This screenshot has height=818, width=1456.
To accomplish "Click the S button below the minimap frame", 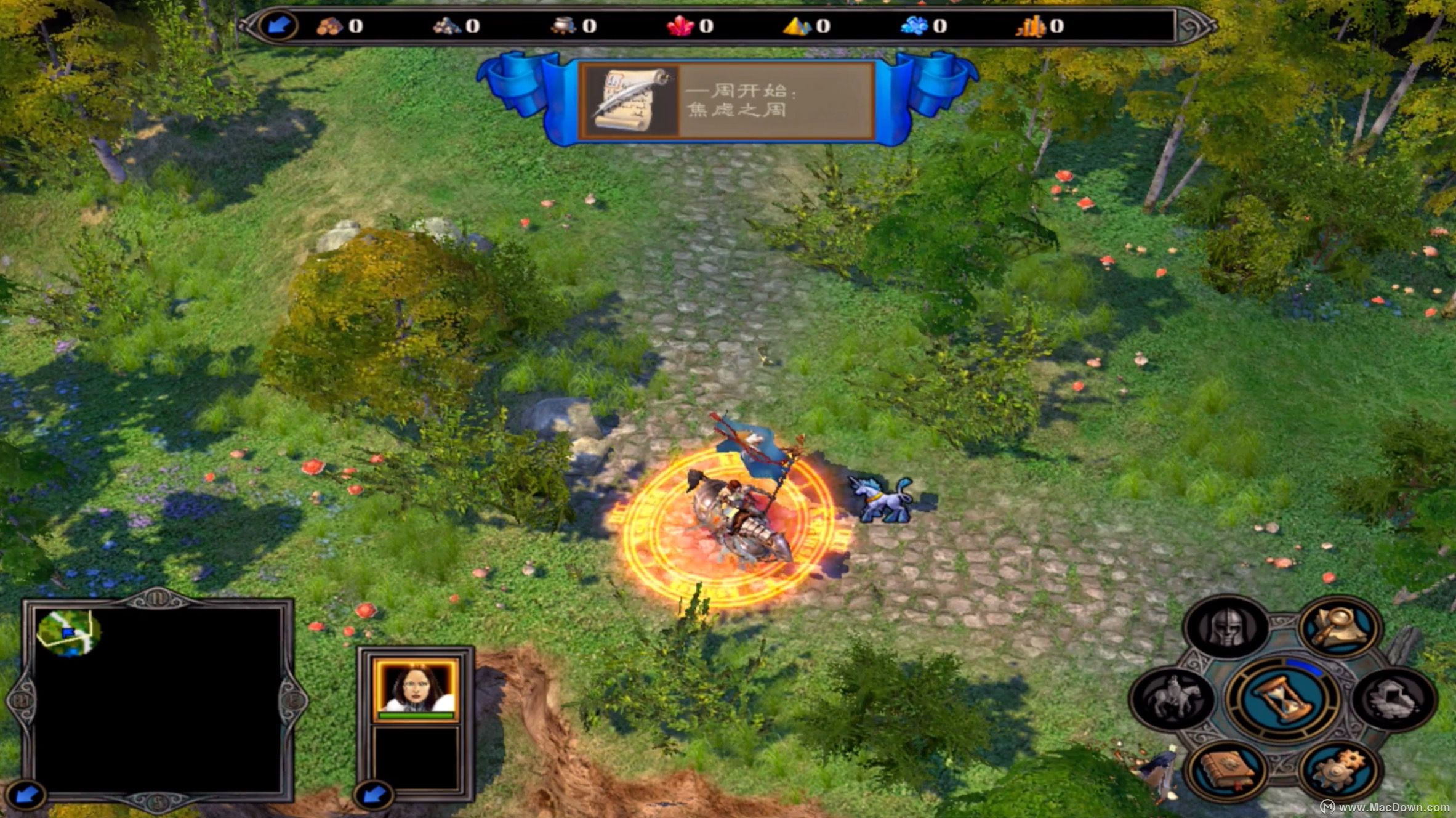I will tap(158, 802).
